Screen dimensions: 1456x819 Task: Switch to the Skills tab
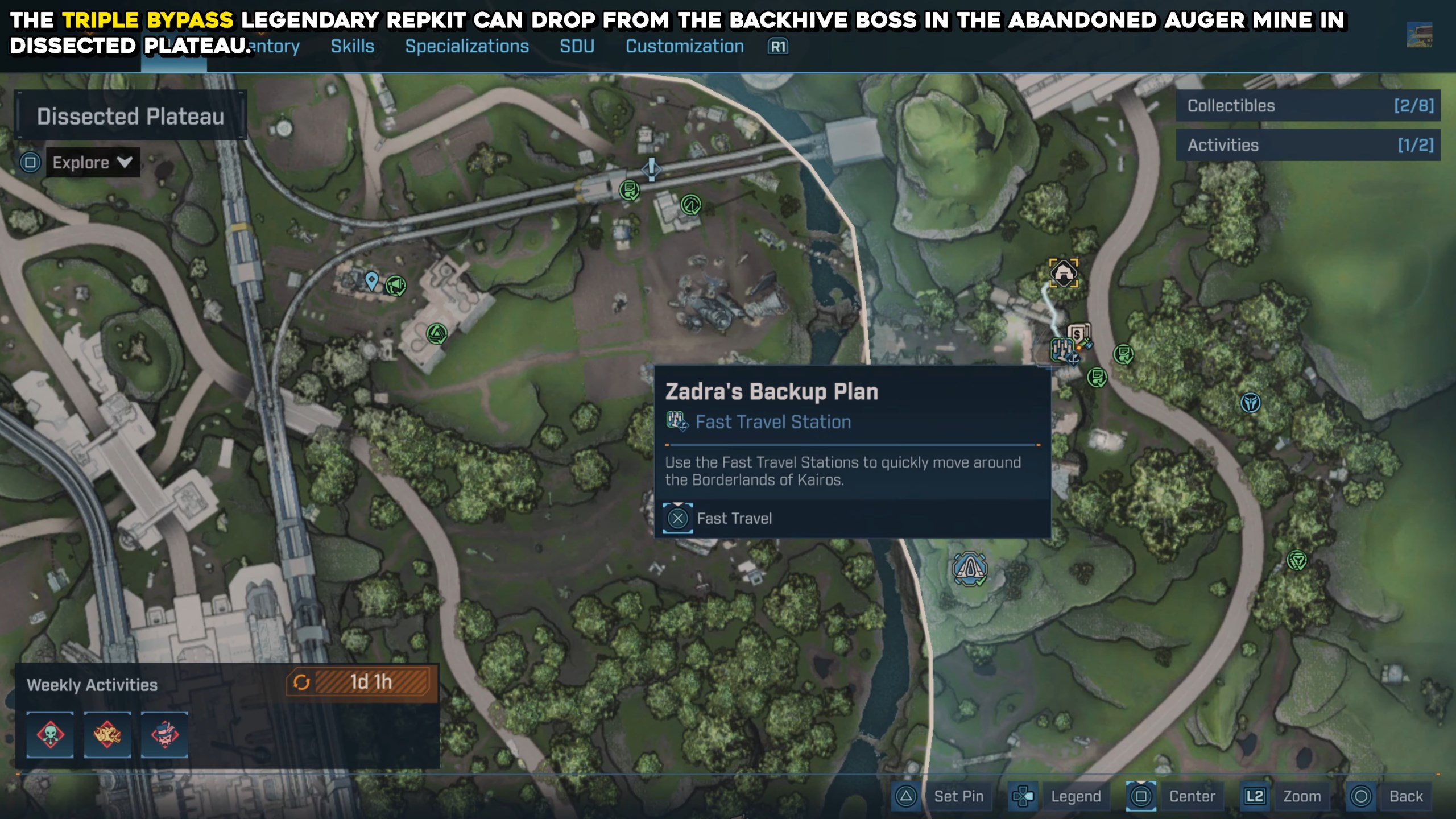353,46
